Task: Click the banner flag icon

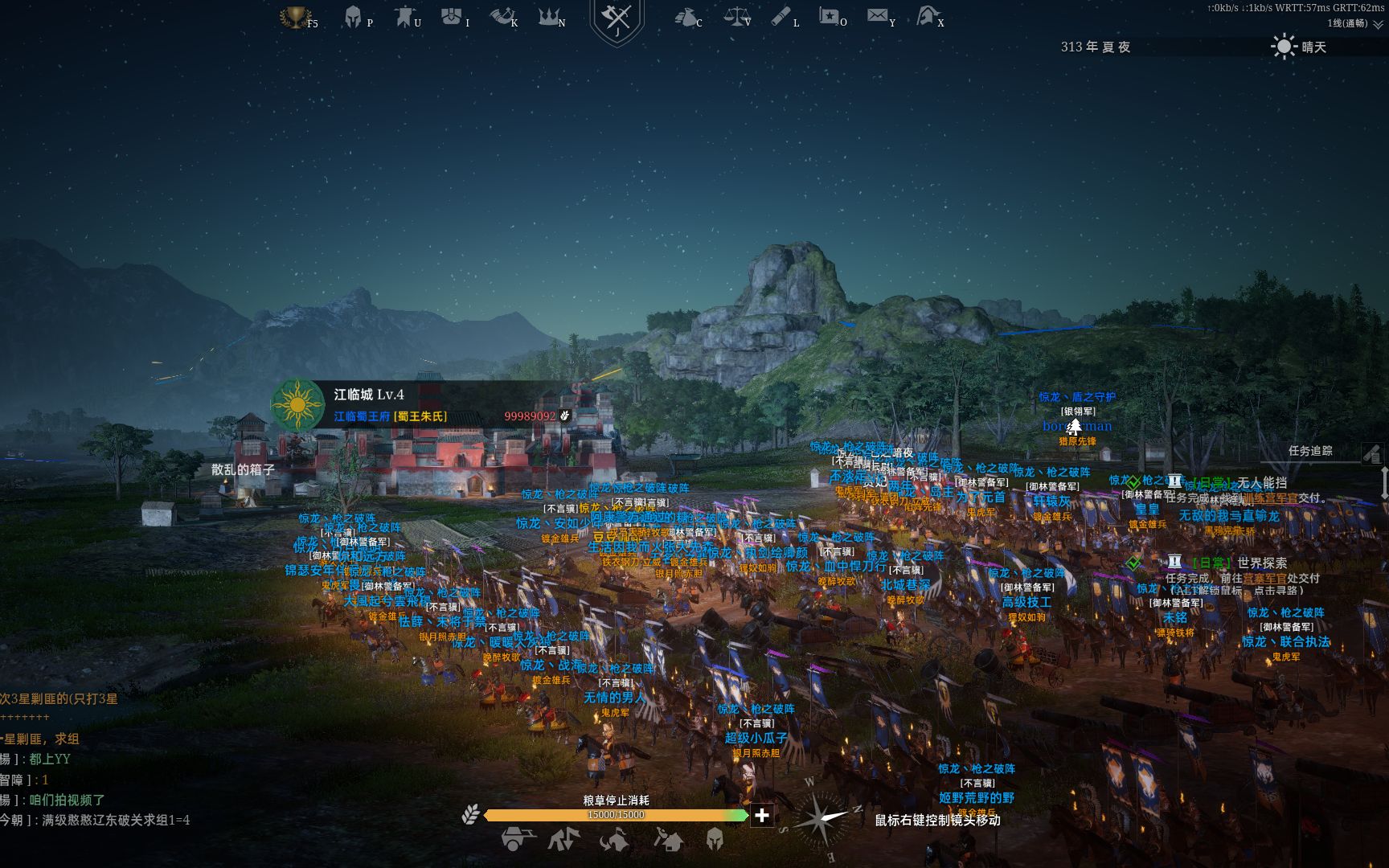Action: click(404, 17)
